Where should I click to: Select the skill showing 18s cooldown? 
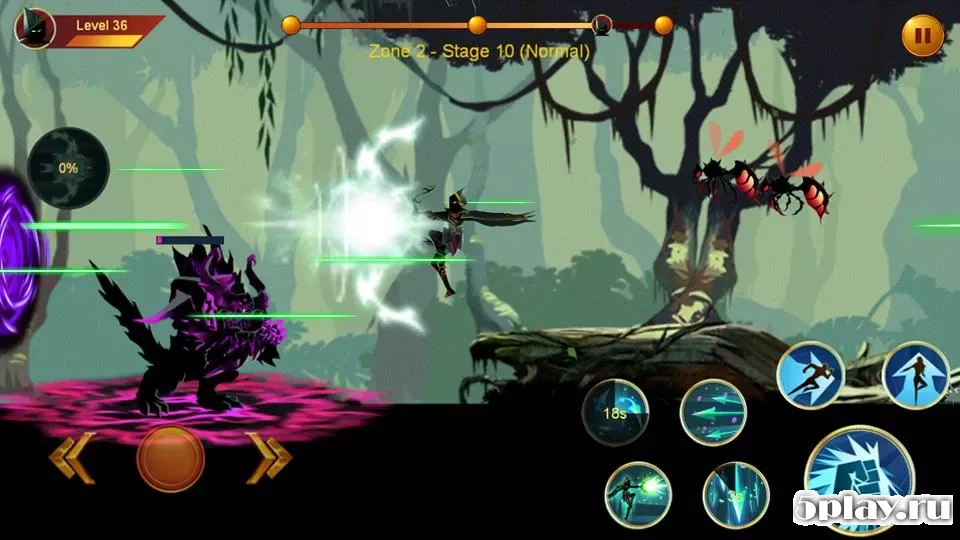coord(616,412)
